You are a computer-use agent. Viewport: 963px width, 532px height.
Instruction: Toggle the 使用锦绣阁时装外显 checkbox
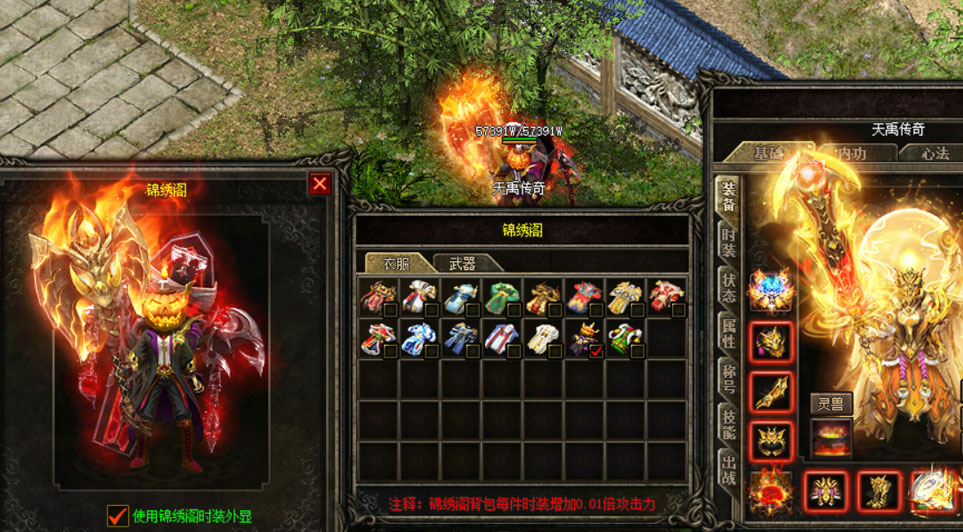(118, 515)
